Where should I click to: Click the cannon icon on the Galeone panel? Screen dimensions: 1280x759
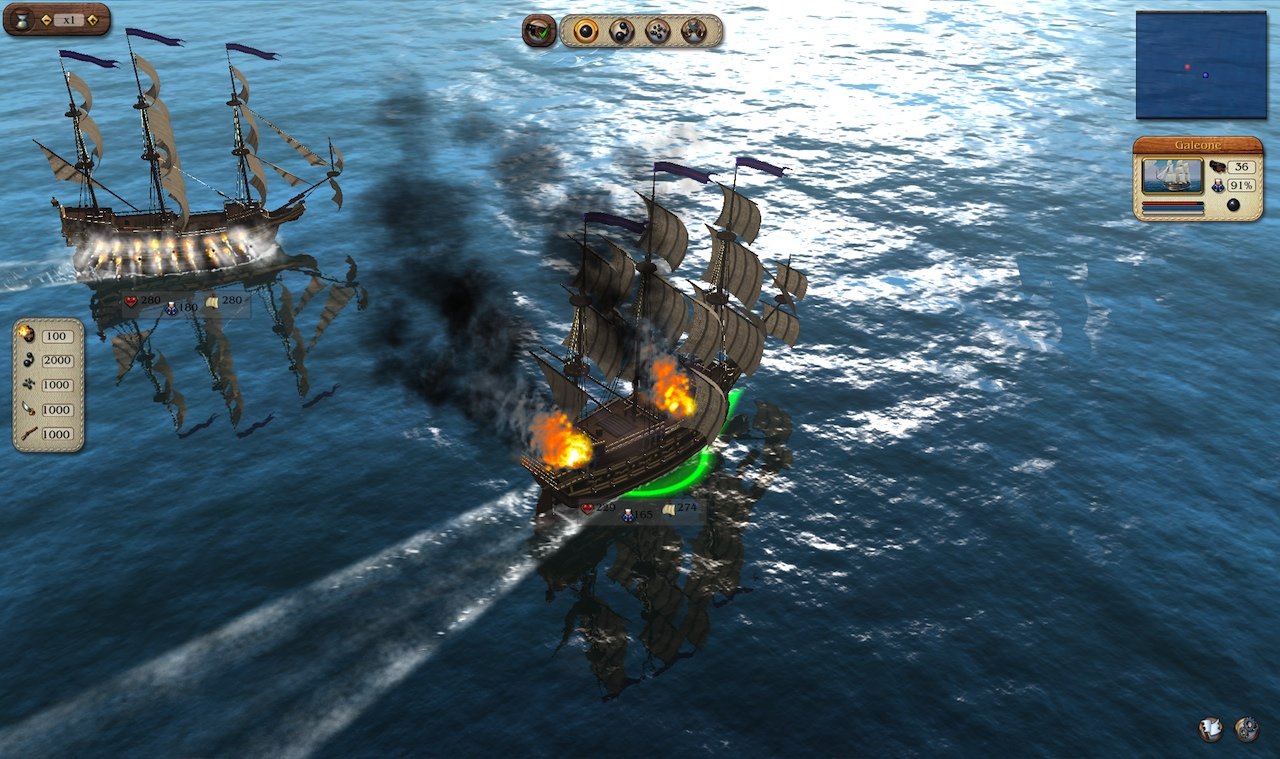tap(1218, 166)
